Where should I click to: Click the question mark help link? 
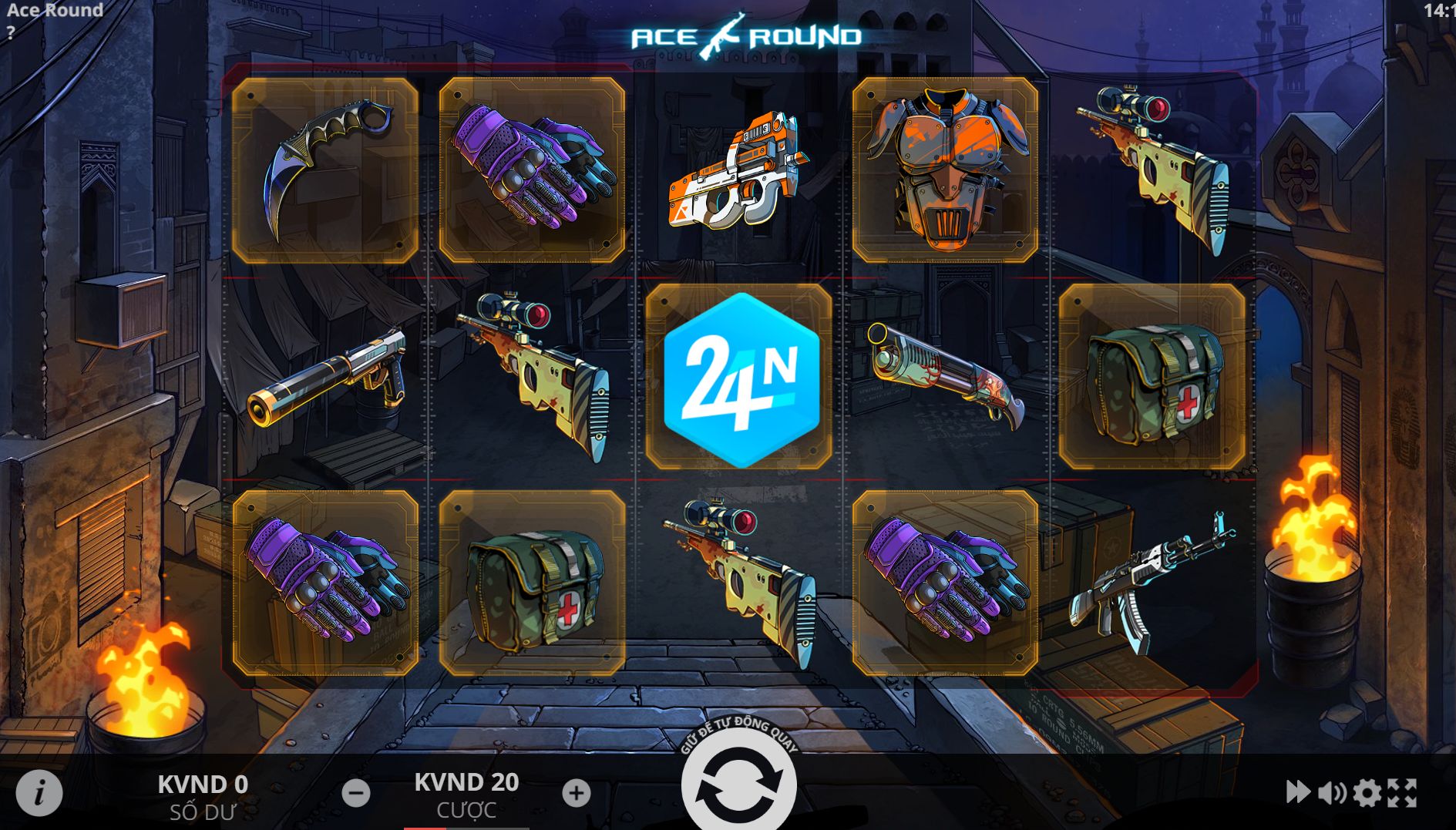[11, 33]
